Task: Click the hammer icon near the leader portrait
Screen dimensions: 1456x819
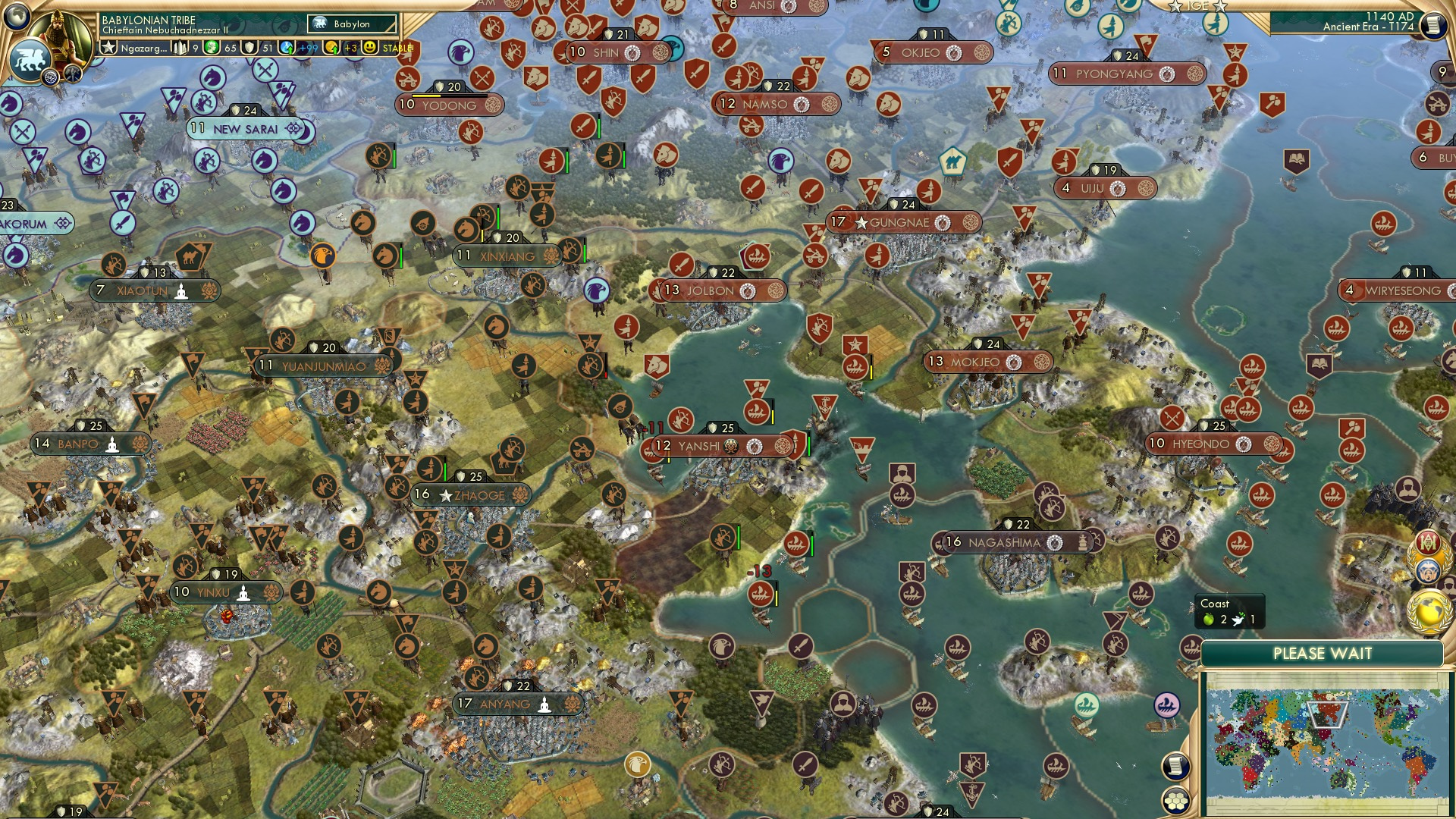Action: pos(73,74)
